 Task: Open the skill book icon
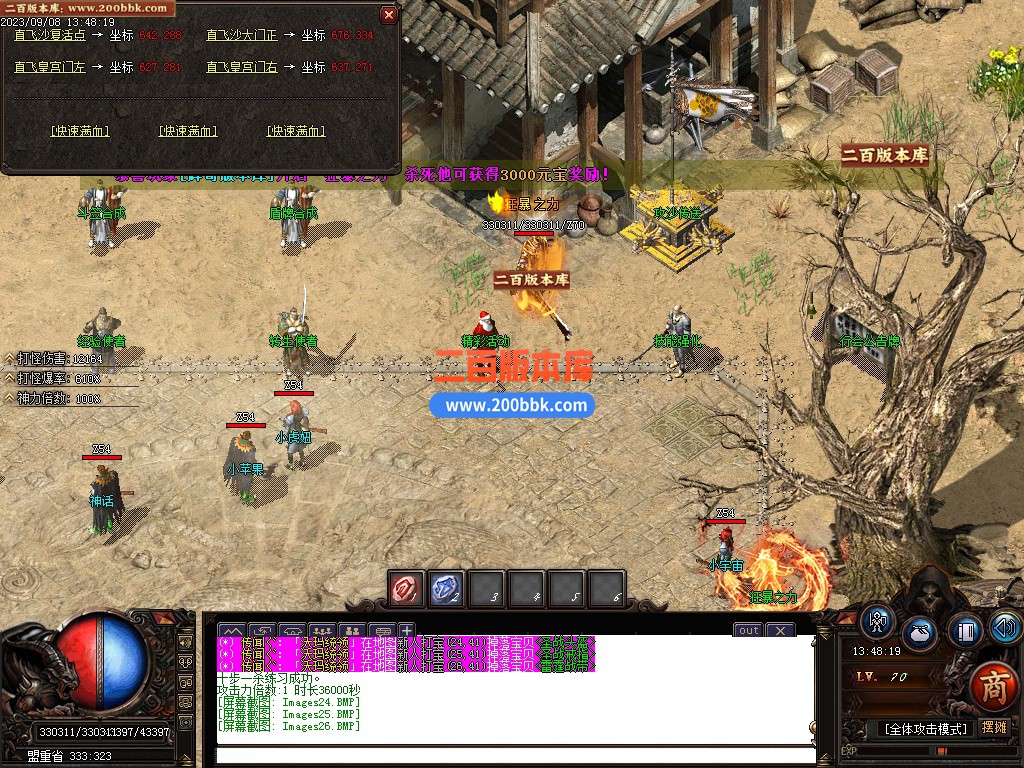965,630
